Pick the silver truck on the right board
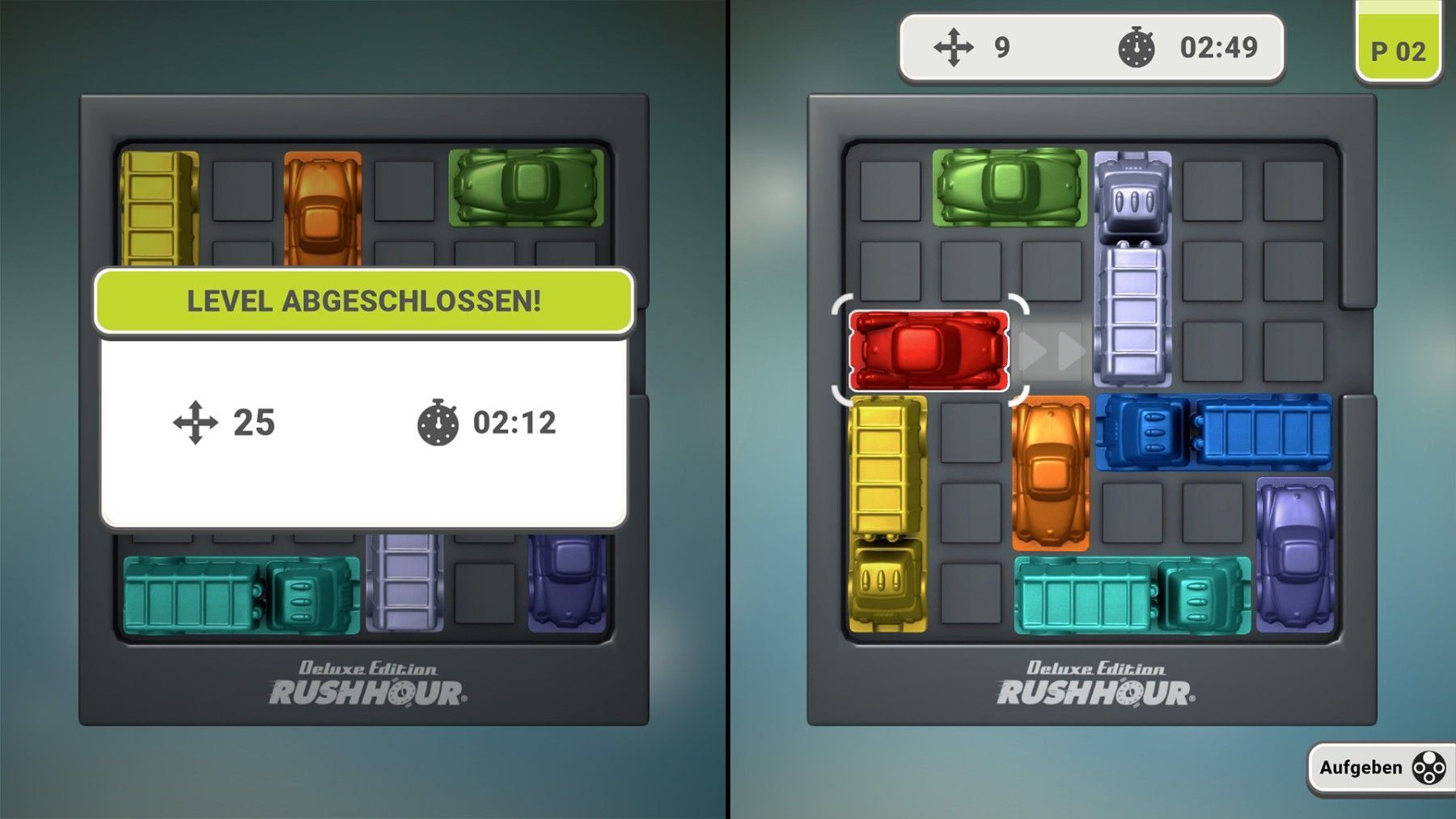 [1132, 268]
